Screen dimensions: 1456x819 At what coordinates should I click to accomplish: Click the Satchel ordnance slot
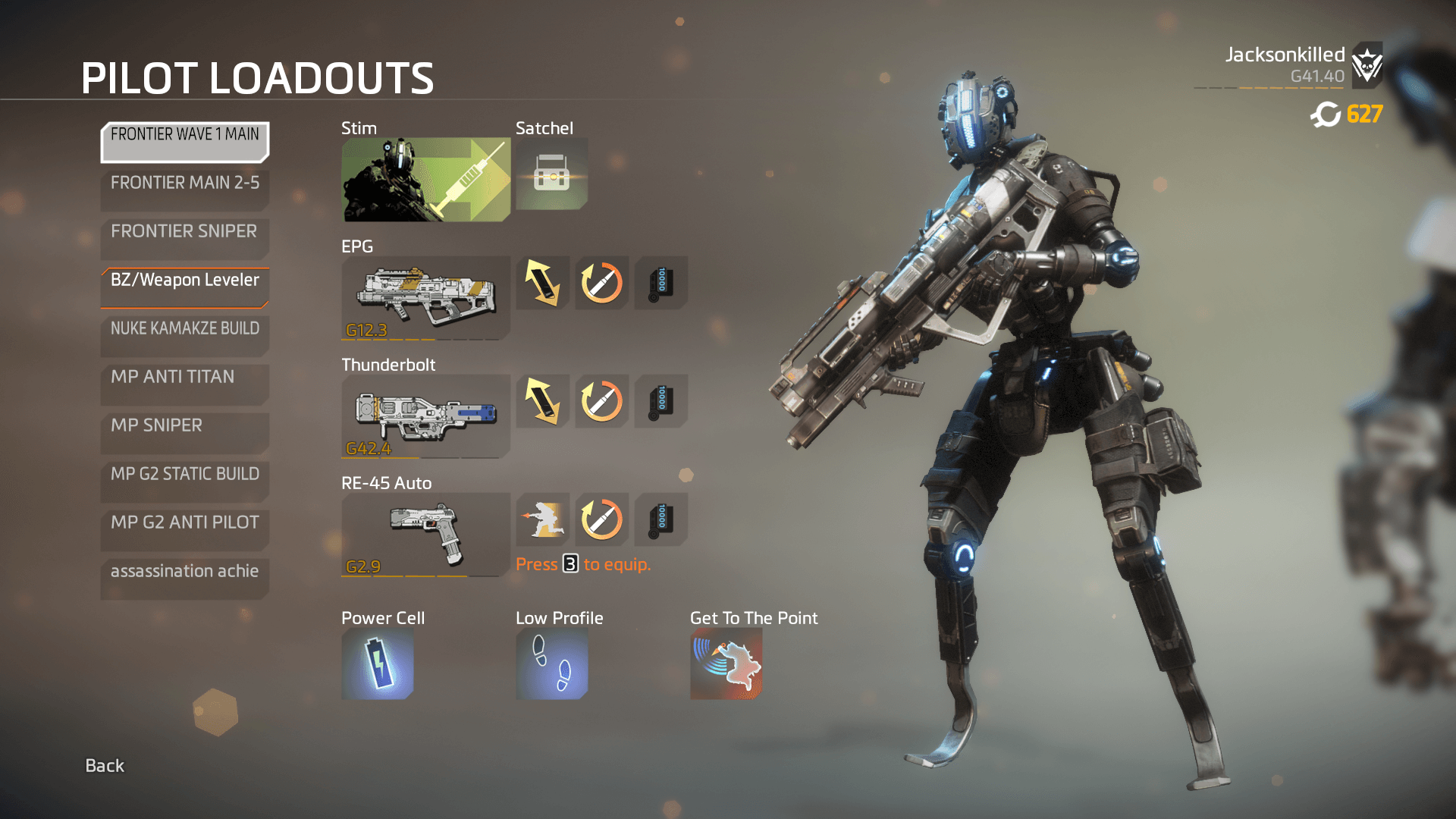(x=551, y=174)
